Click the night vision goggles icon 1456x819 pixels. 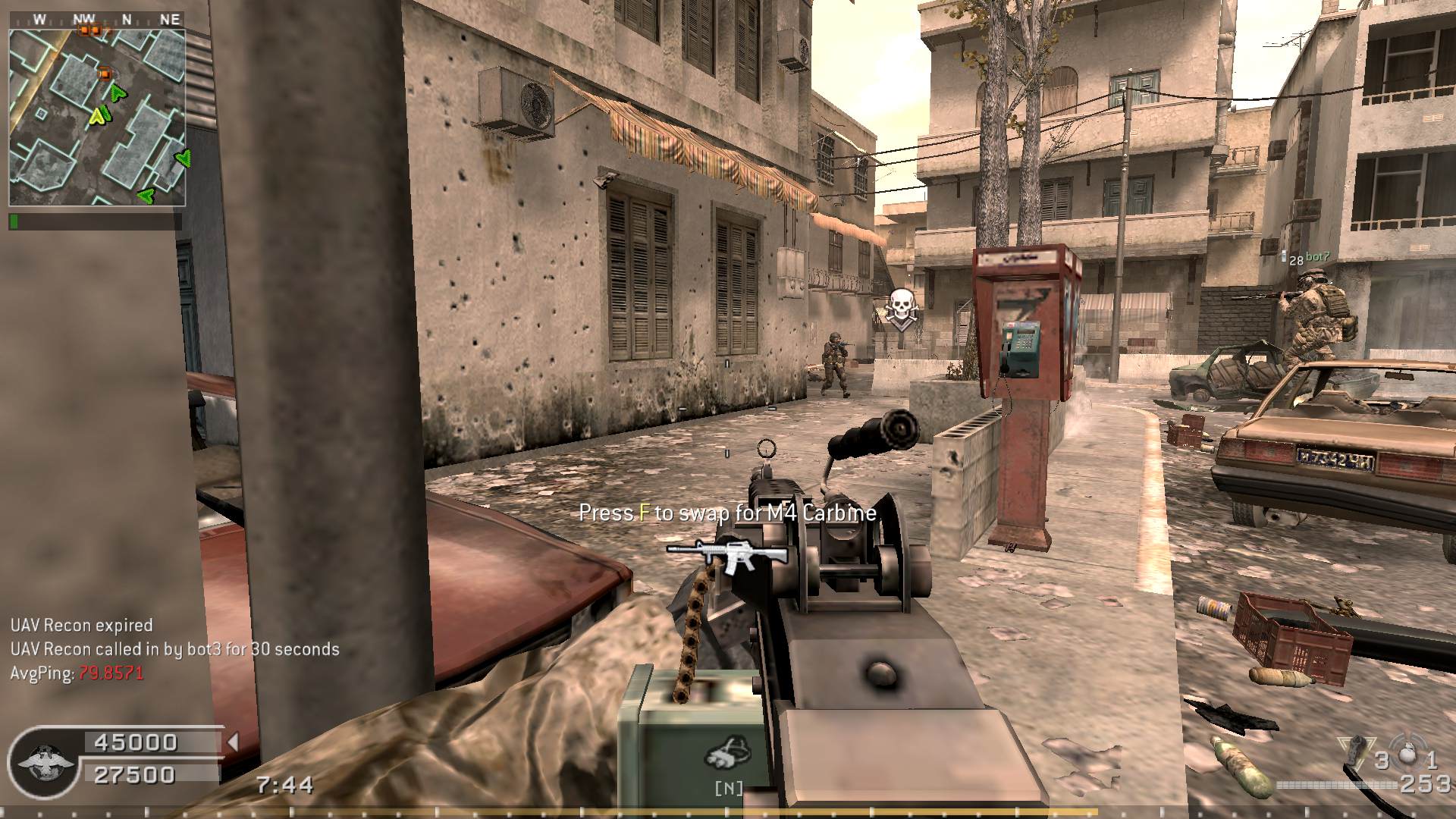point(728,752)
